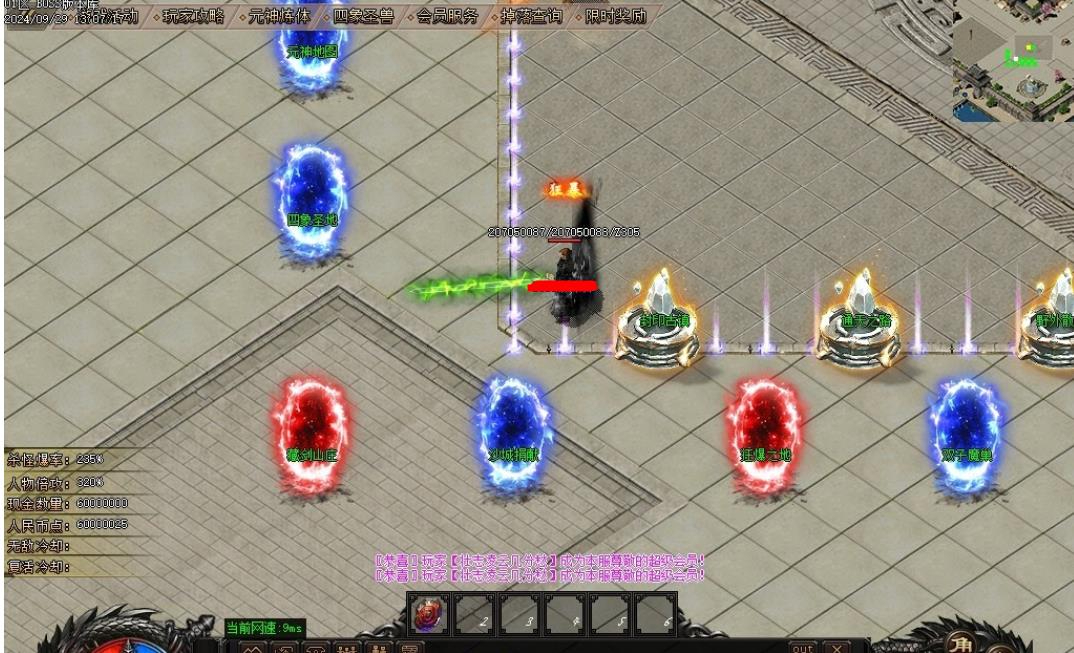Click the OUT button on bottom bar
Image resolution: width=1074 pixels, height=653 pixels.
click(802, 647)
